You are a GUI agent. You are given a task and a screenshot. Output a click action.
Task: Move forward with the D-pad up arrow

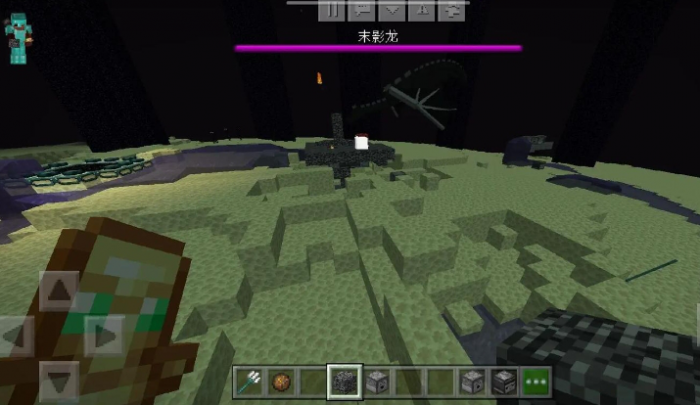coord(58,291)
